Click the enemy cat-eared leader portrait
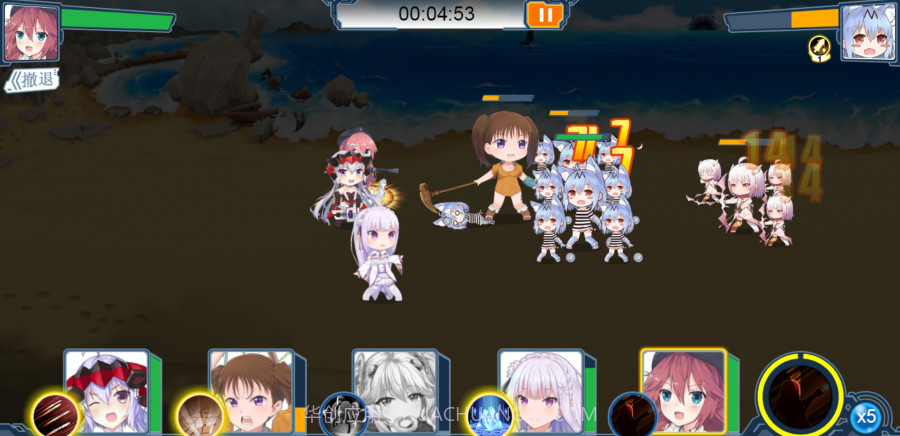 (x=867, y=31)
